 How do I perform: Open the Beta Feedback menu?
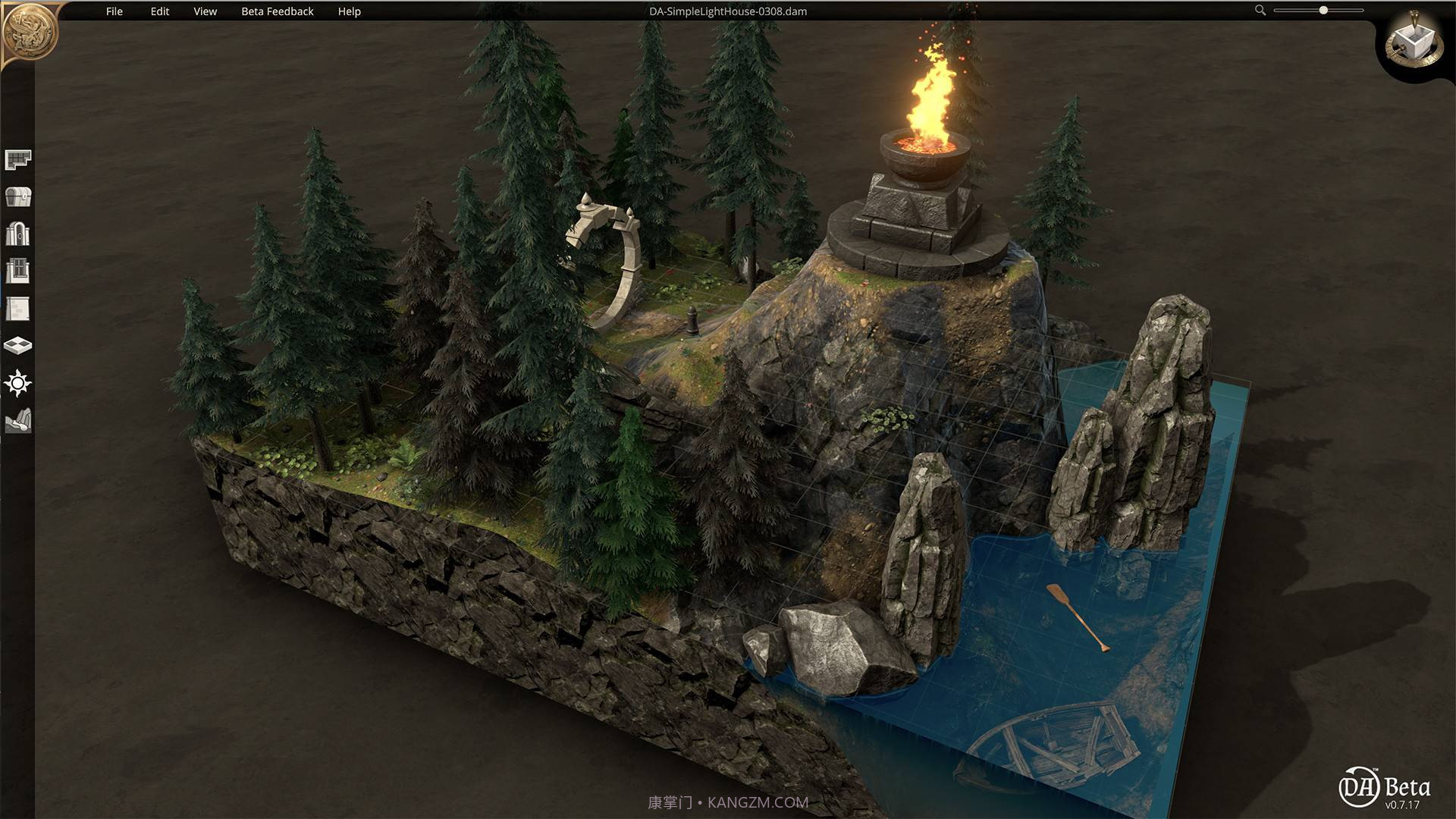pos(278,11)
